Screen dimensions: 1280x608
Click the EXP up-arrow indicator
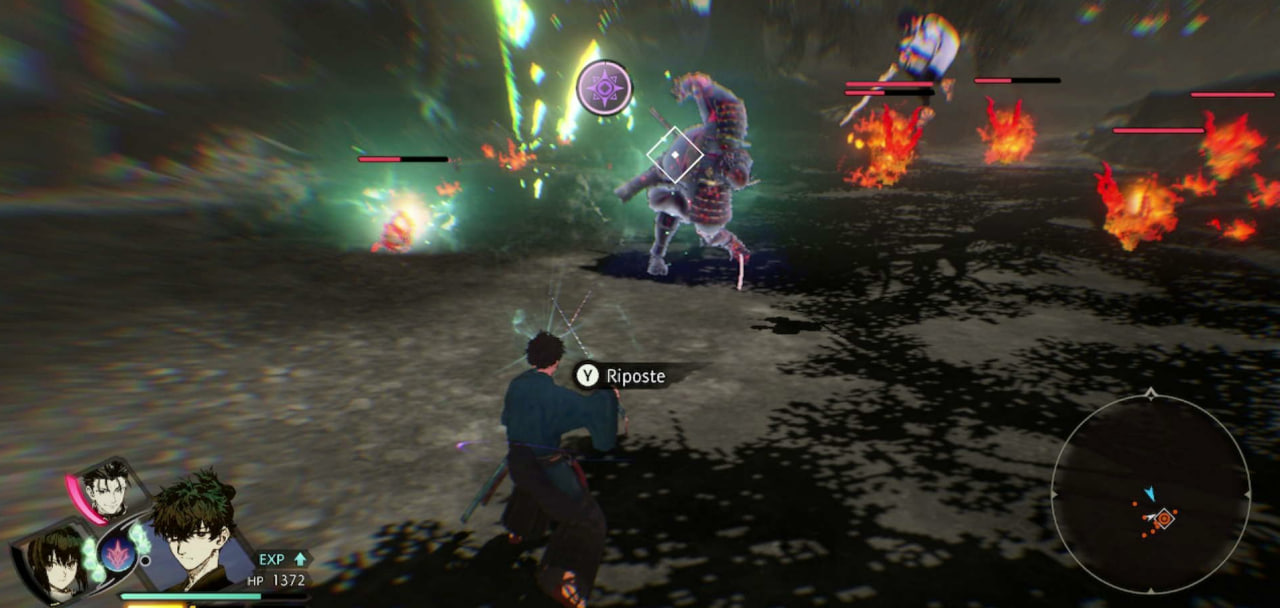pos(300,559)
